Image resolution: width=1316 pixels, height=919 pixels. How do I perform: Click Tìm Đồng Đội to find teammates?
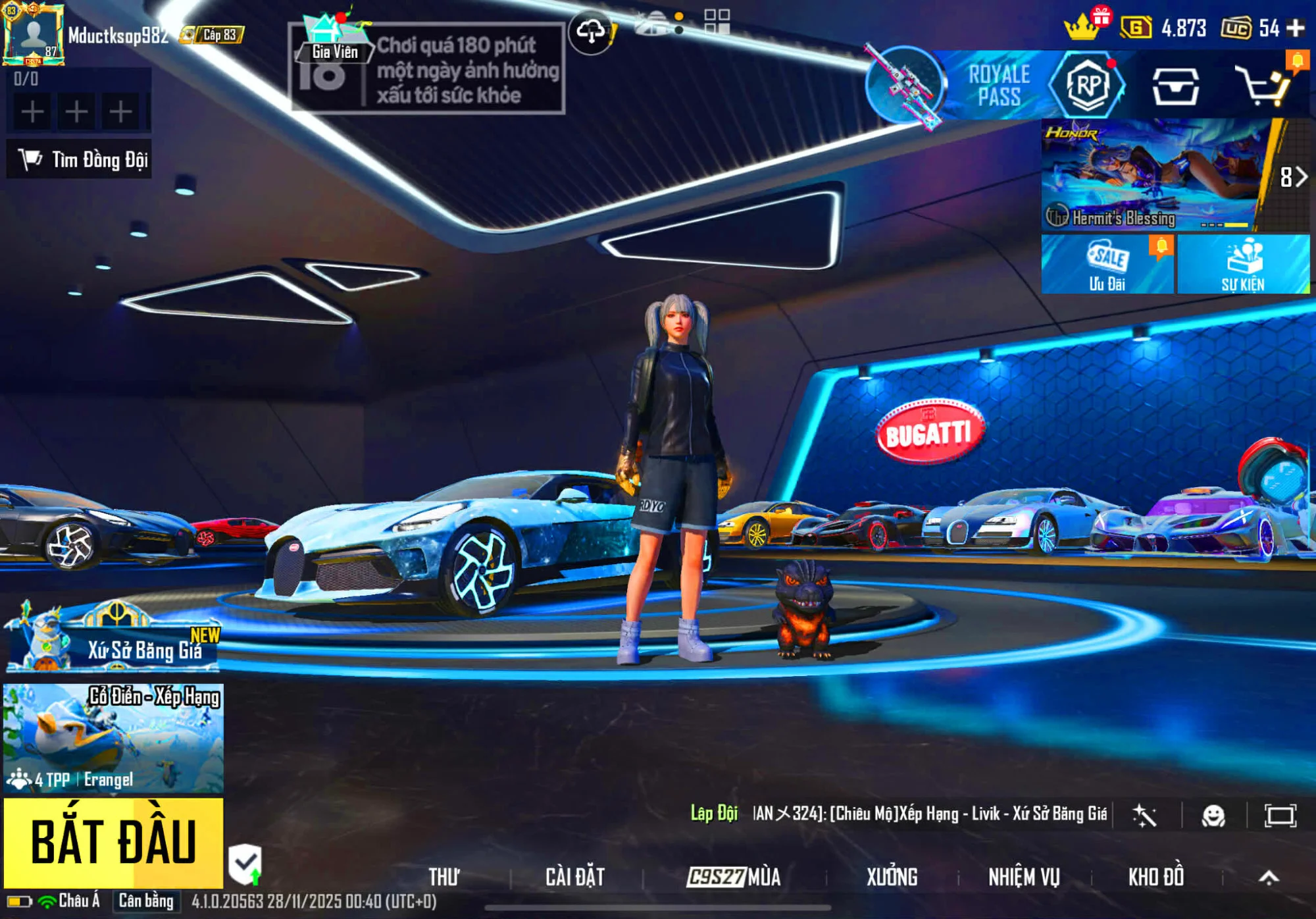80,159
